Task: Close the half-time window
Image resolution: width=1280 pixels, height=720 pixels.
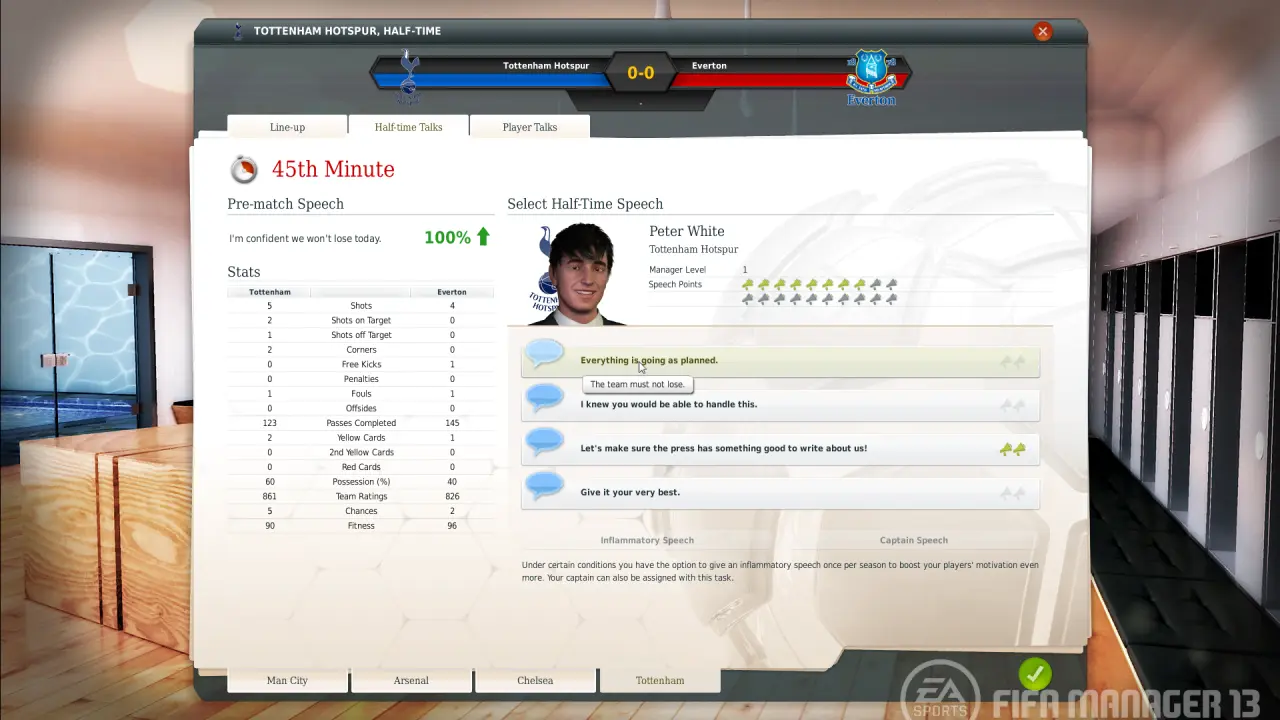Action: pyautogui.click(x=1042, y=31)
